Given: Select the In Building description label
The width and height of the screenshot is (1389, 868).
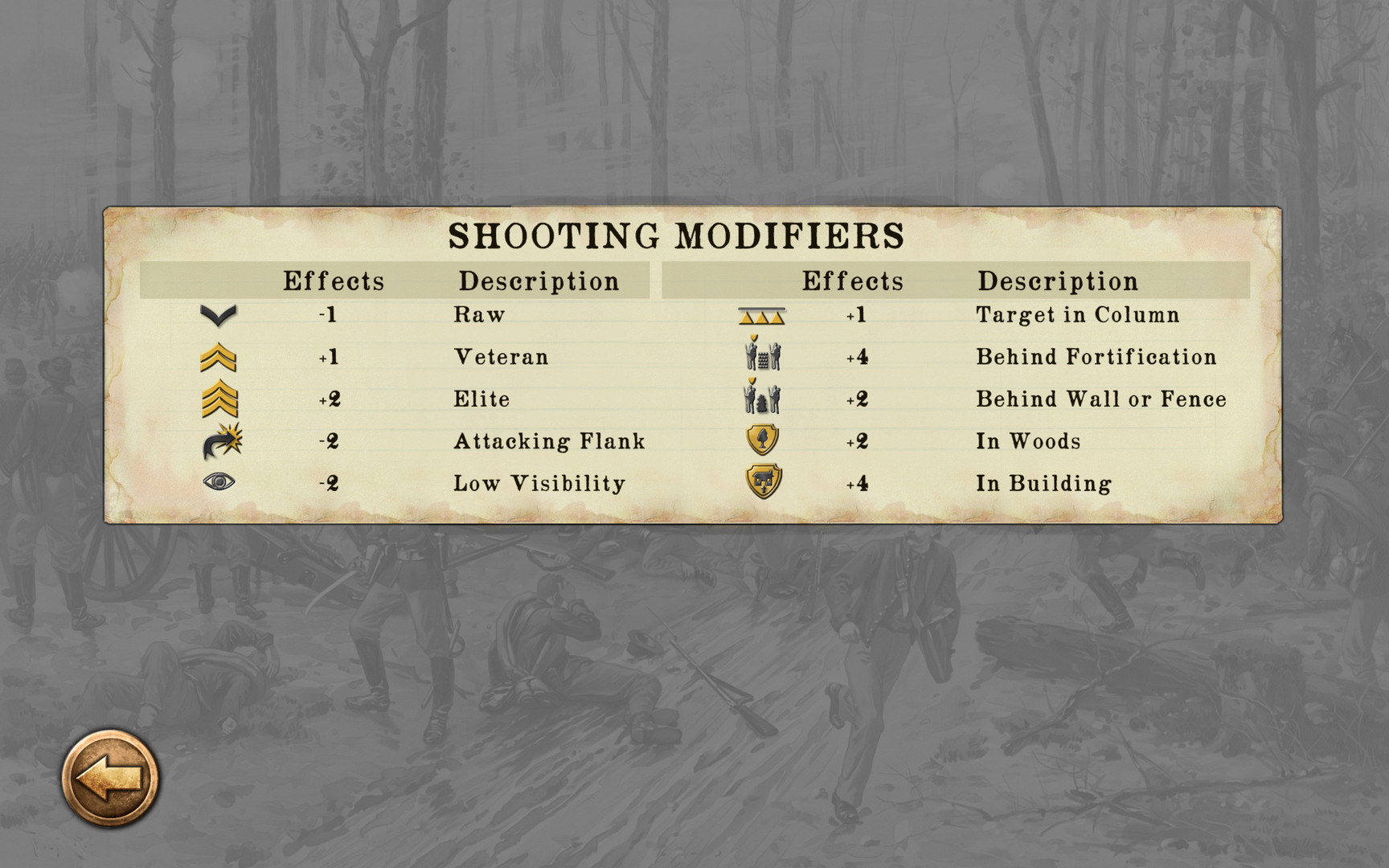Looking at the screenshot, I should [x=1043, y=482].
